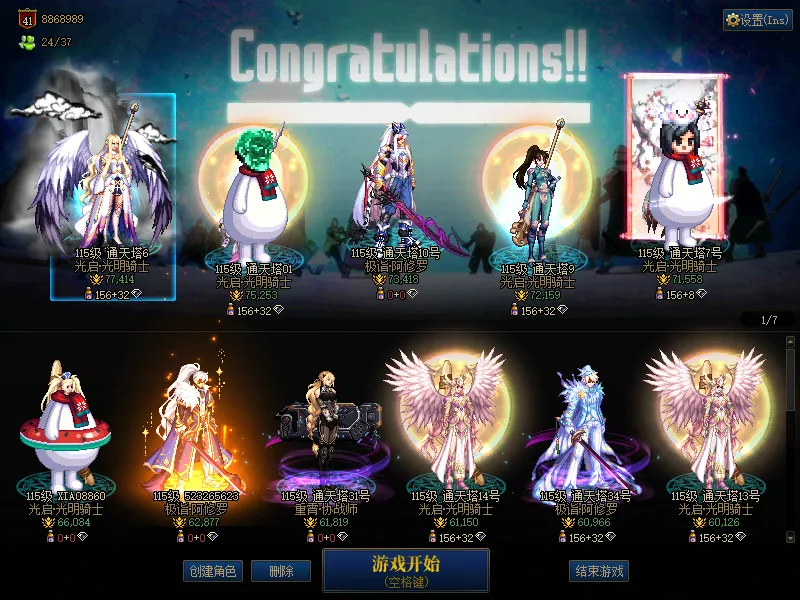The height and width of the screenshot is (600, 800).
Task: Choose character XIA08860
Action: [67, 430]
